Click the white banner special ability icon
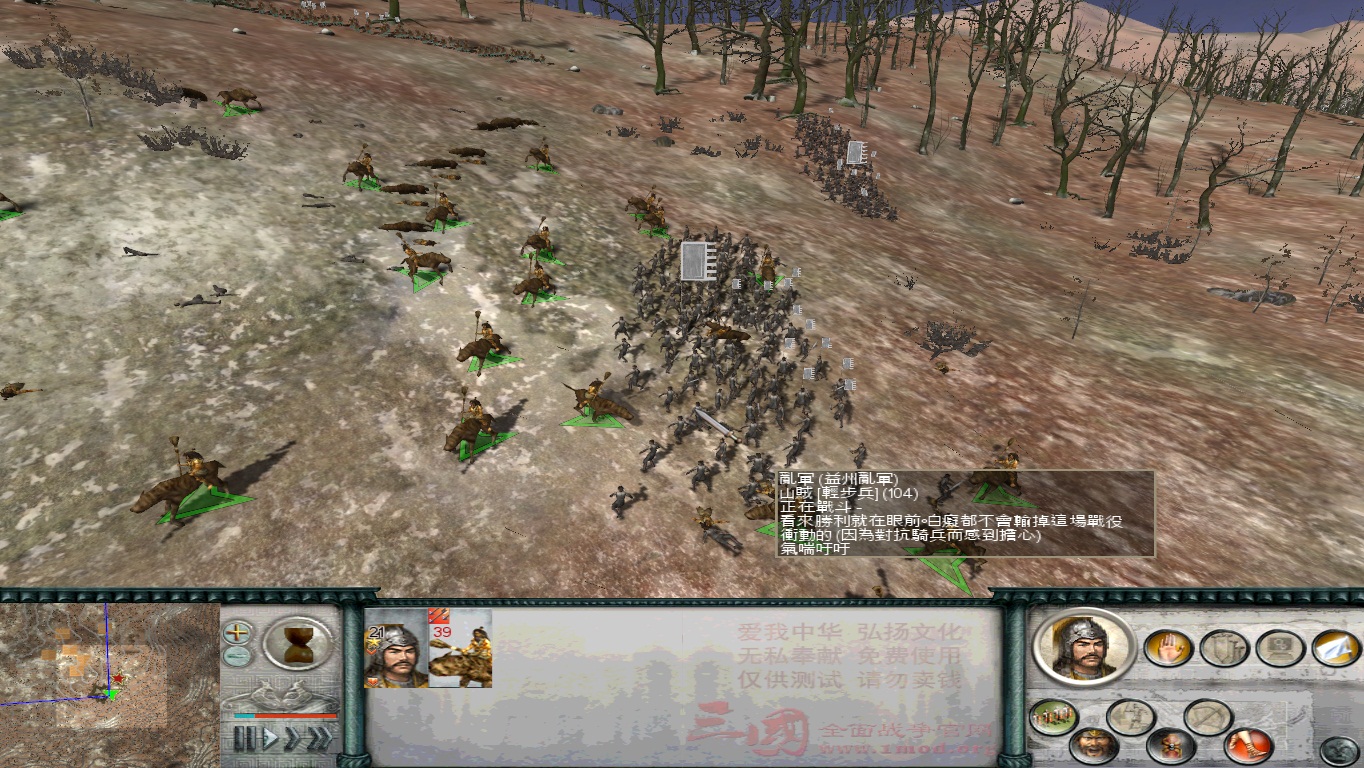 click(1336, 648)
